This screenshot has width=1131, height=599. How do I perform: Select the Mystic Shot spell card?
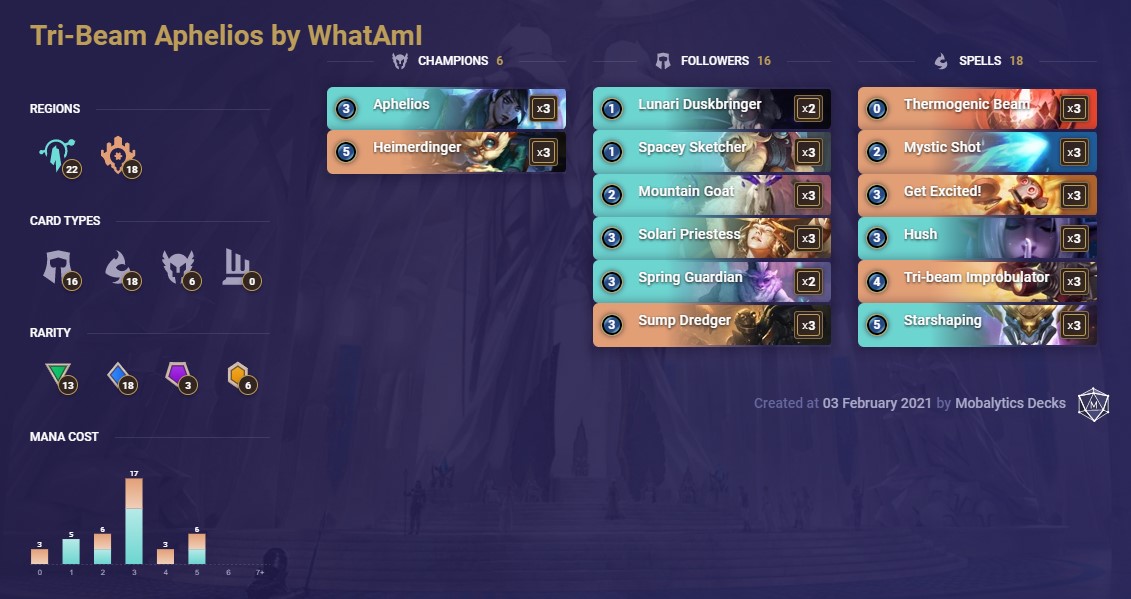(976, 152)
